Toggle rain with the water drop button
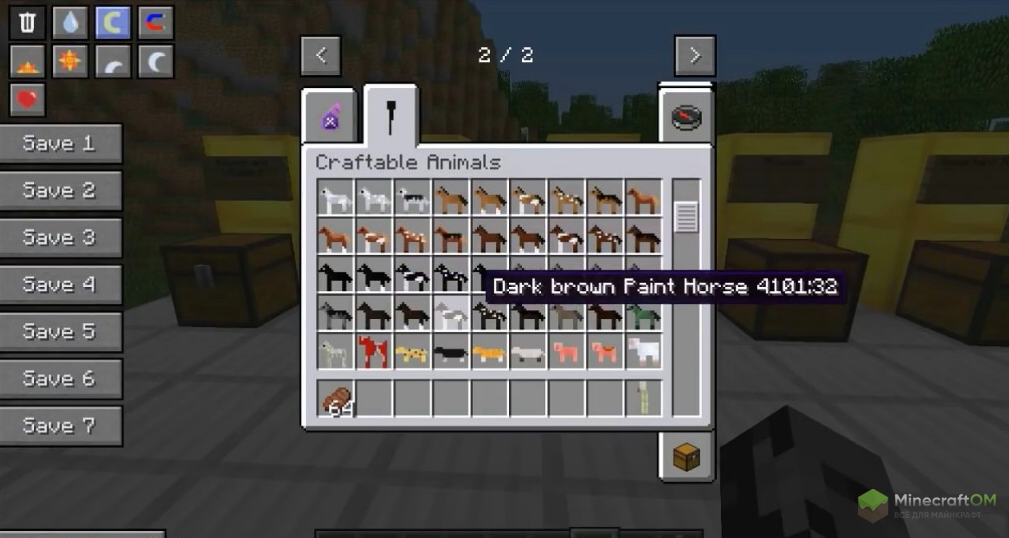1009x538 pixels. click(70, 22)
